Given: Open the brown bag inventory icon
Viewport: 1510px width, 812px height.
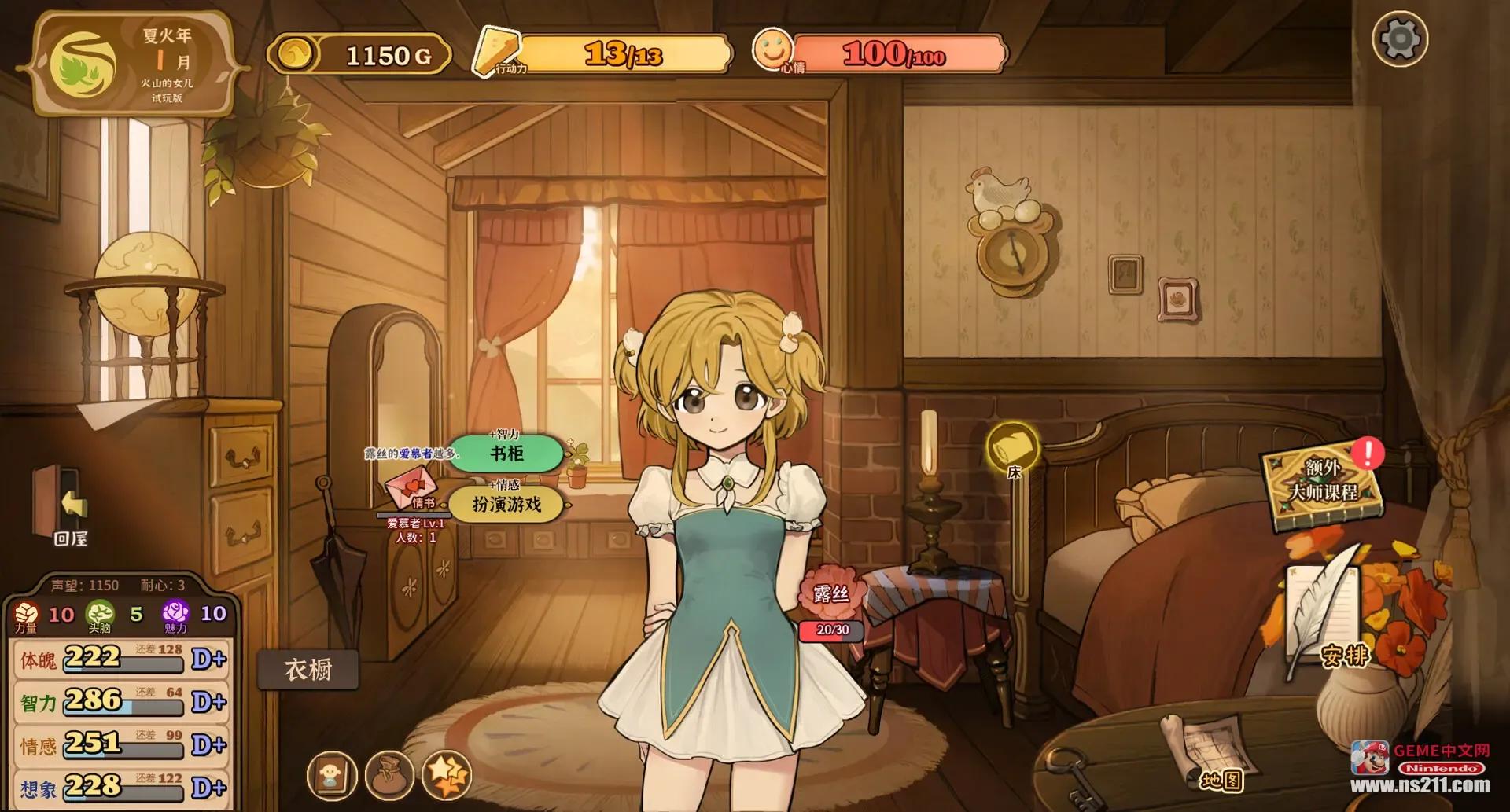Looking at the screenshot, I should pyautogui.click(x=389, y=776).
